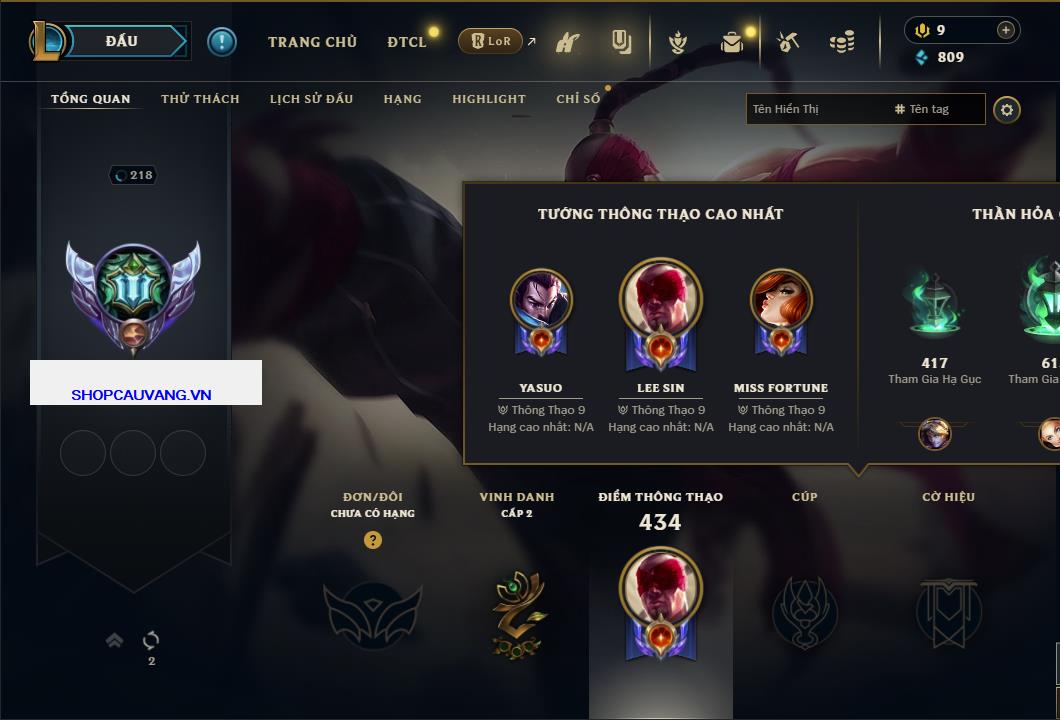Open the gear settings button
Screen dimensions: 1060x720
(1007, 109)
